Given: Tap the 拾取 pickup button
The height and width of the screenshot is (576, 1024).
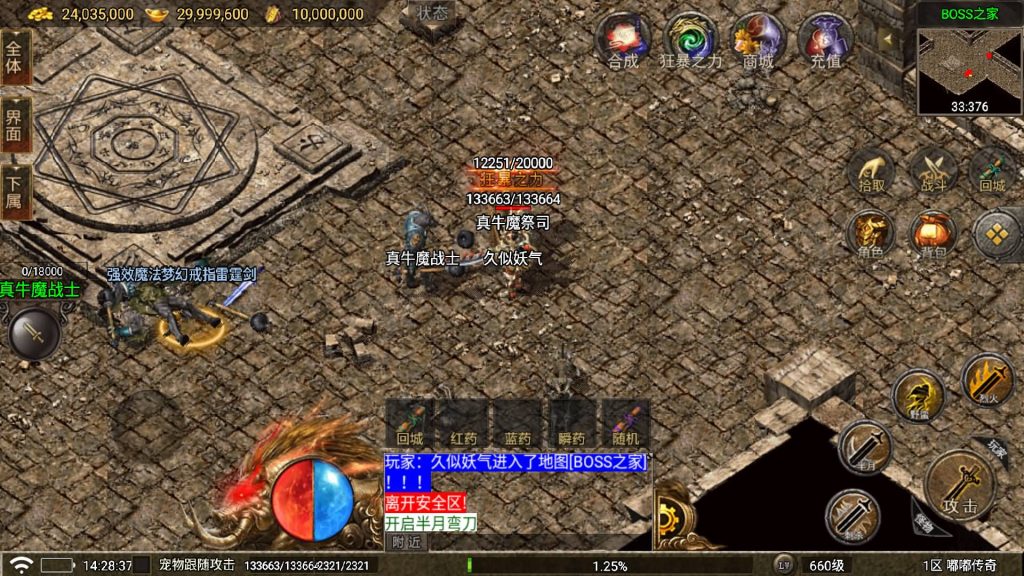Looking at the screenshot, I should click(872, 171).
